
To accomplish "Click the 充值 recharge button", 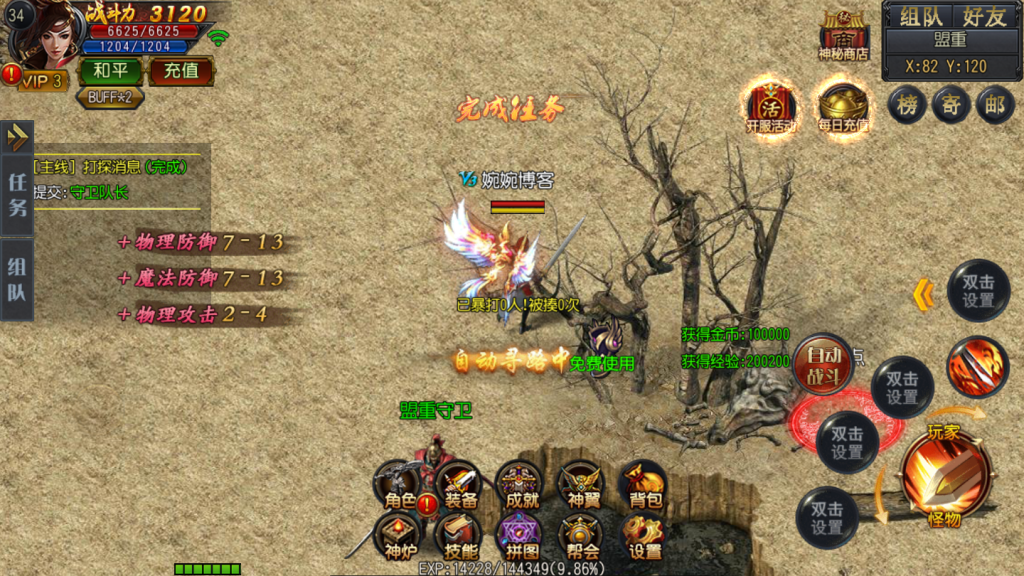I will tap(181, 71).
